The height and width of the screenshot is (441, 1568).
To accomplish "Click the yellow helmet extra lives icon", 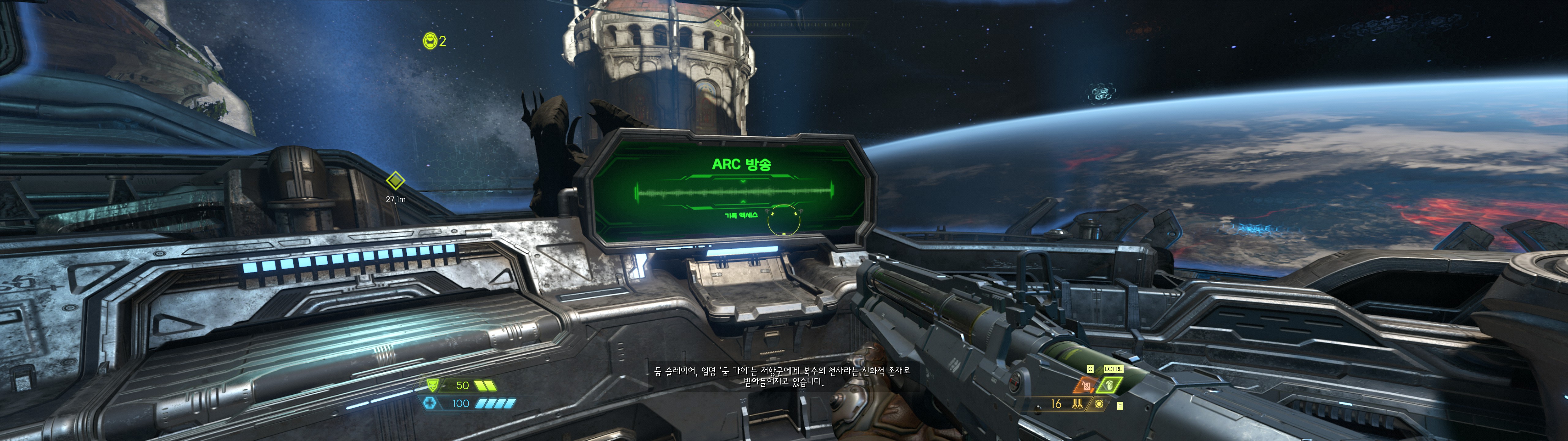I will coord(430,41).
